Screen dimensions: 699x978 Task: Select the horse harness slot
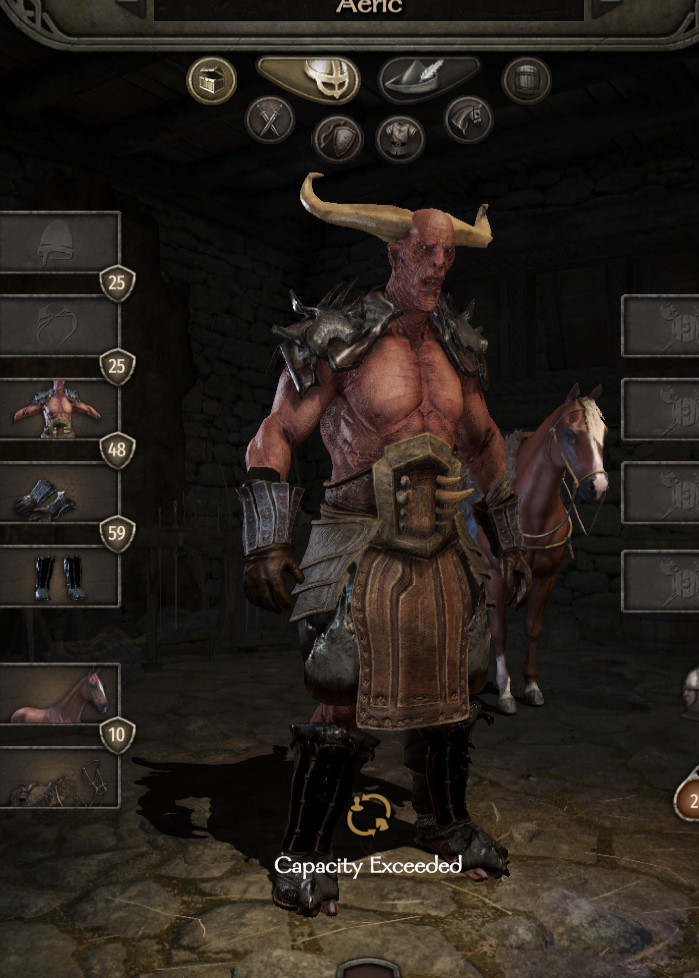[59, 778]
